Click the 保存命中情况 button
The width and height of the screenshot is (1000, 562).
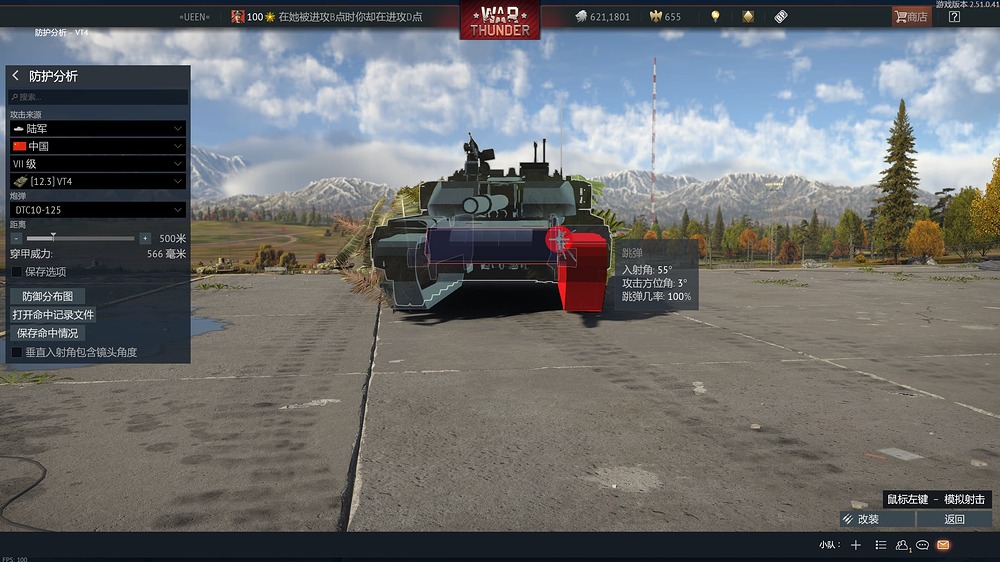tap(47, 333)
